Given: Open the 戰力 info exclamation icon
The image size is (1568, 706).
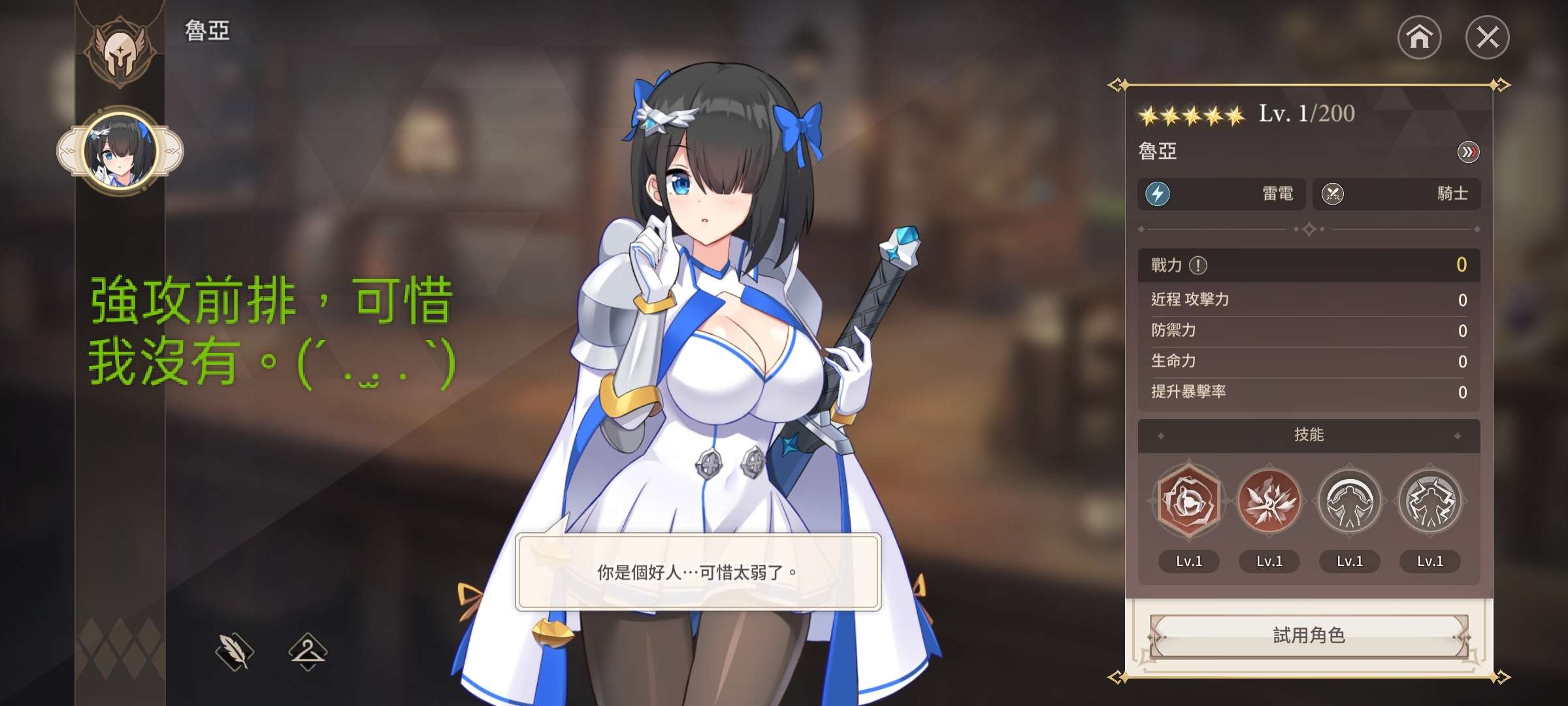Looking at the screenshot, I should click(1198, 265).
